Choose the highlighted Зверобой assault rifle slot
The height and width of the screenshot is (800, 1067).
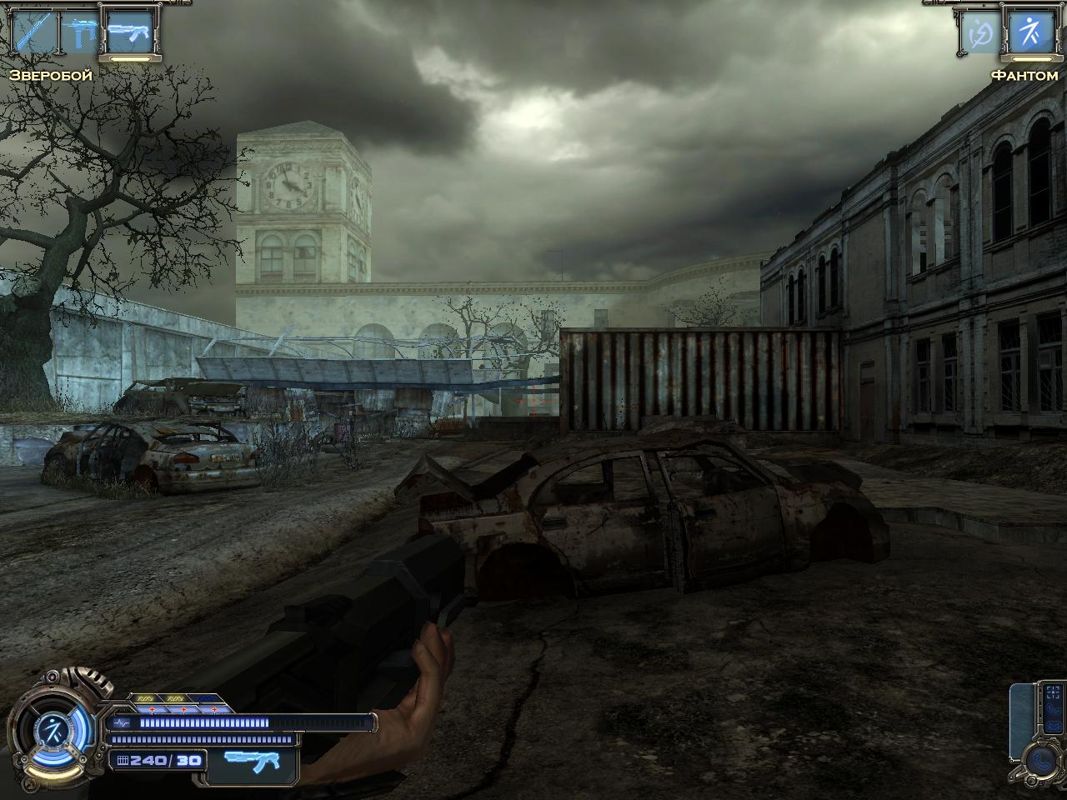click(129, 32)
